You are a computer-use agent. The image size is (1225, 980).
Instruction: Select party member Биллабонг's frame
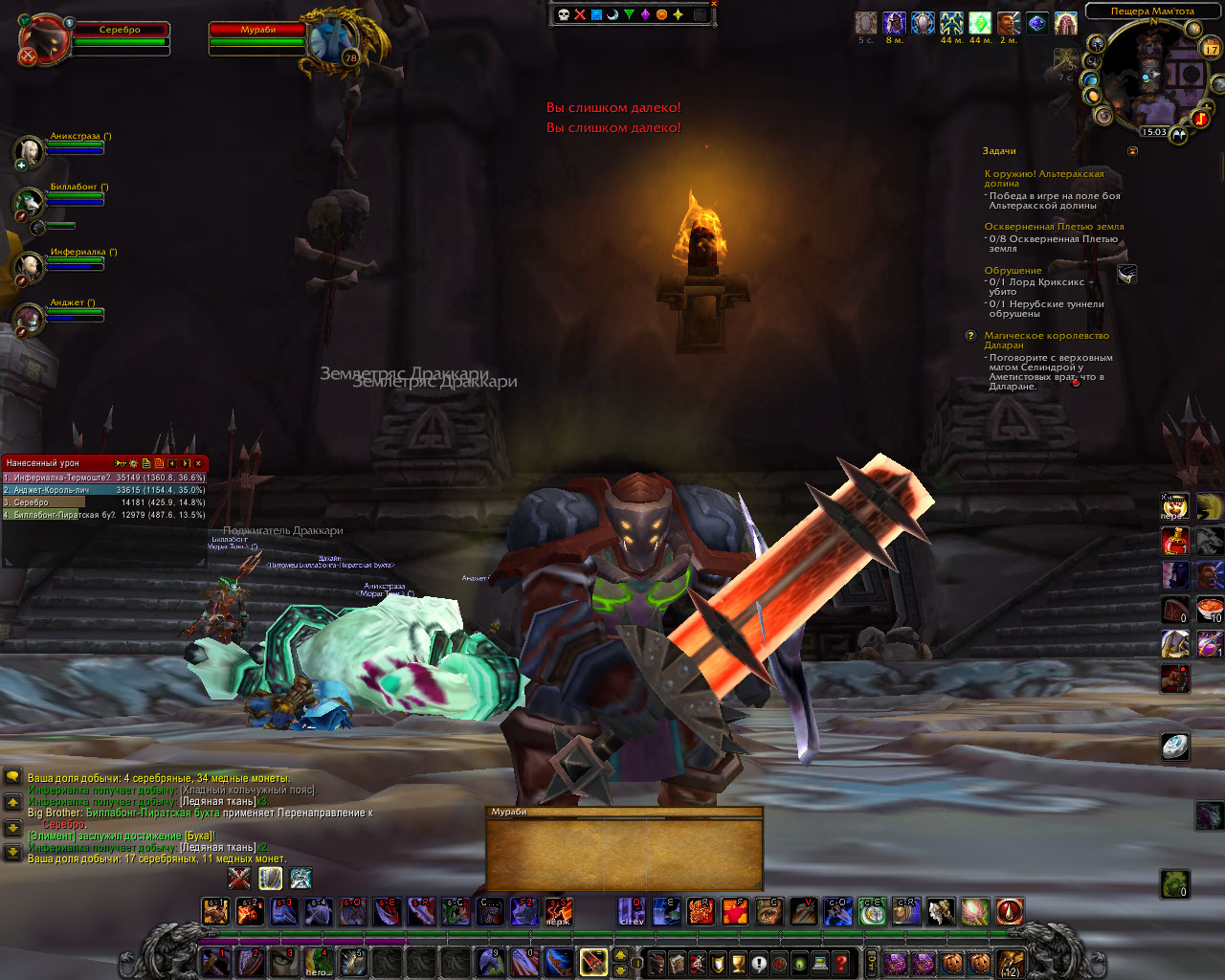point(31,202)
